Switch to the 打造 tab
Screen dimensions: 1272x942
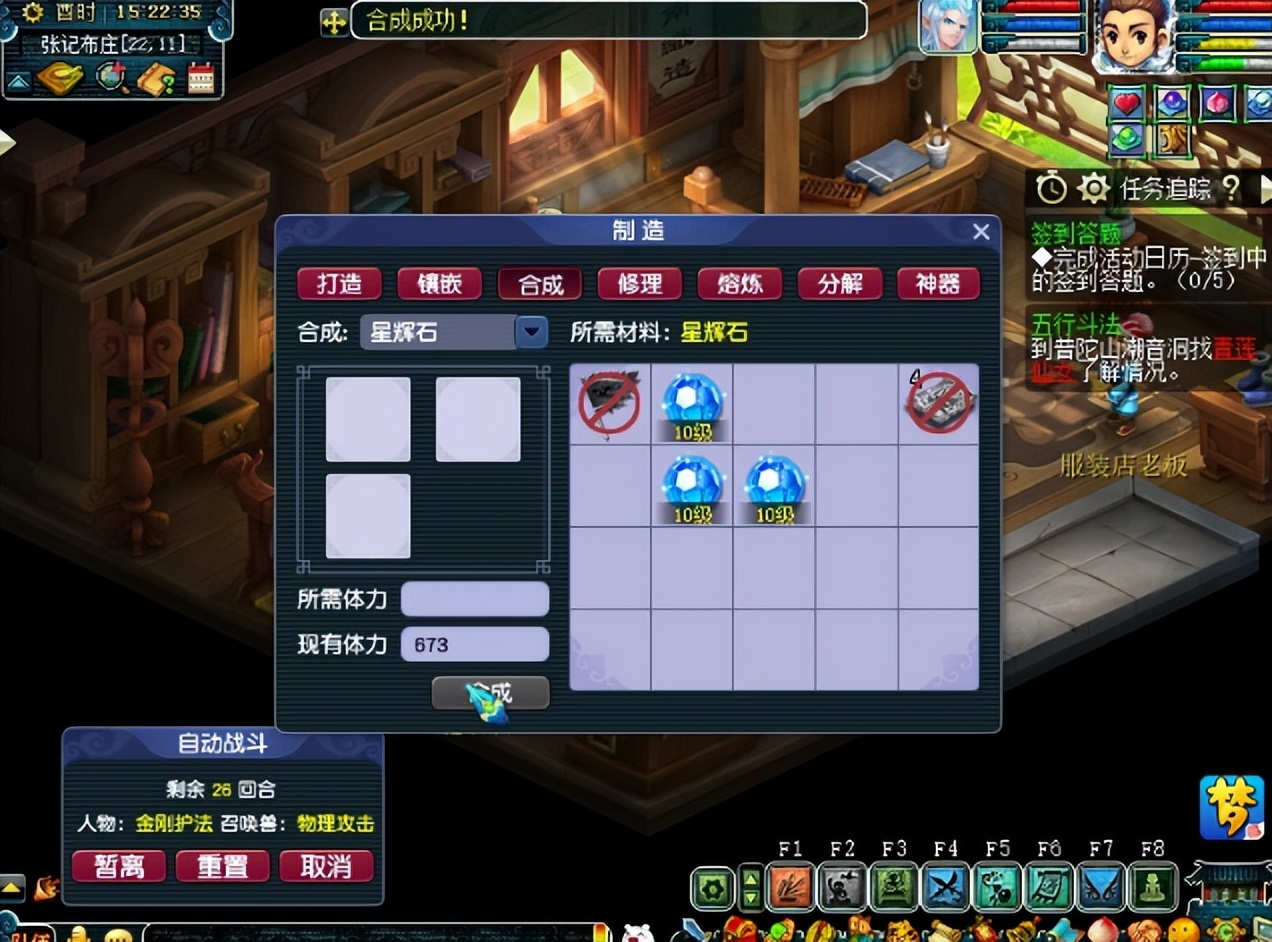[x=340, y=284]
